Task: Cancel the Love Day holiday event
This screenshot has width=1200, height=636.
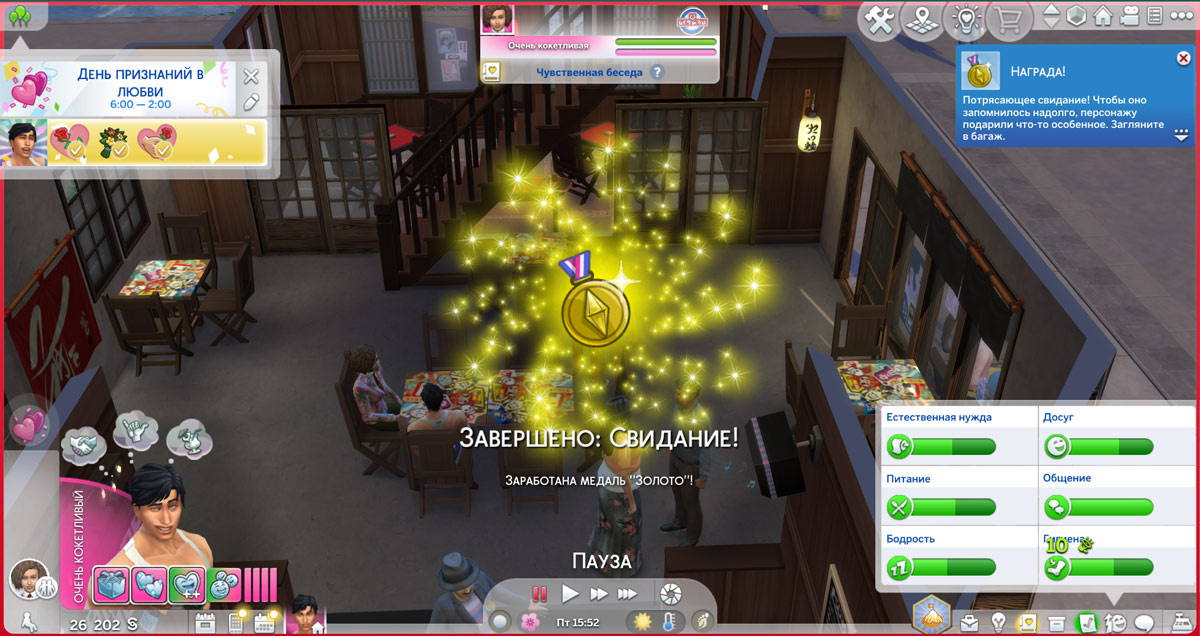Action: coord(251,76)
